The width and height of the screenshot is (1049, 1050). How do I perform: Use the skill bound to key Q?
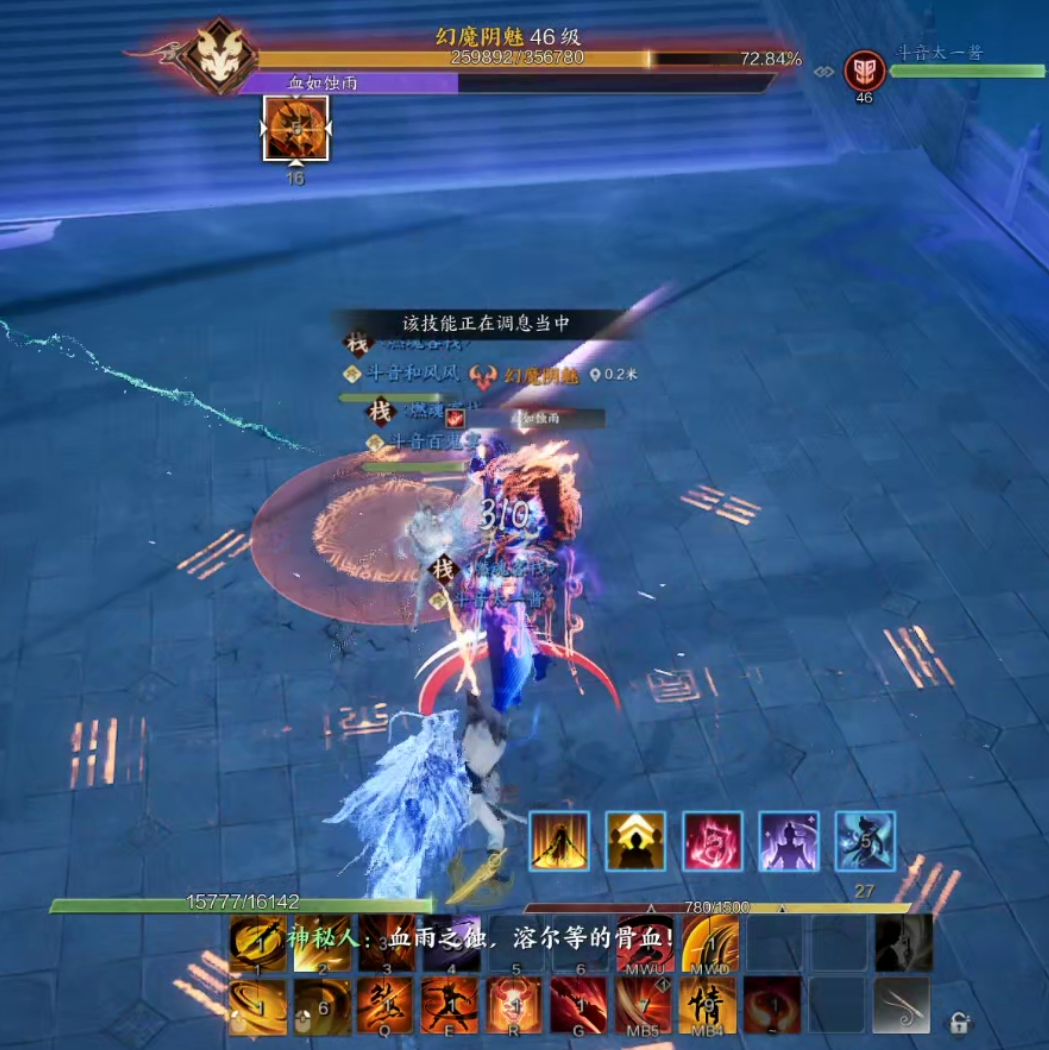click(x=386, y=1004)
